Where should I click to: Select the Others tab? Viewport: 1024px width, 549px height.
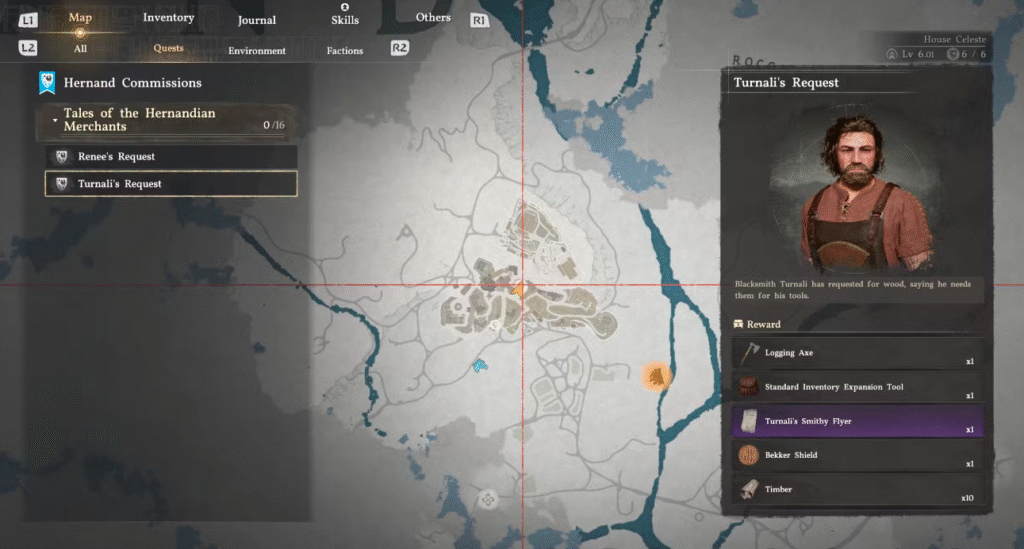pos(433,17)
